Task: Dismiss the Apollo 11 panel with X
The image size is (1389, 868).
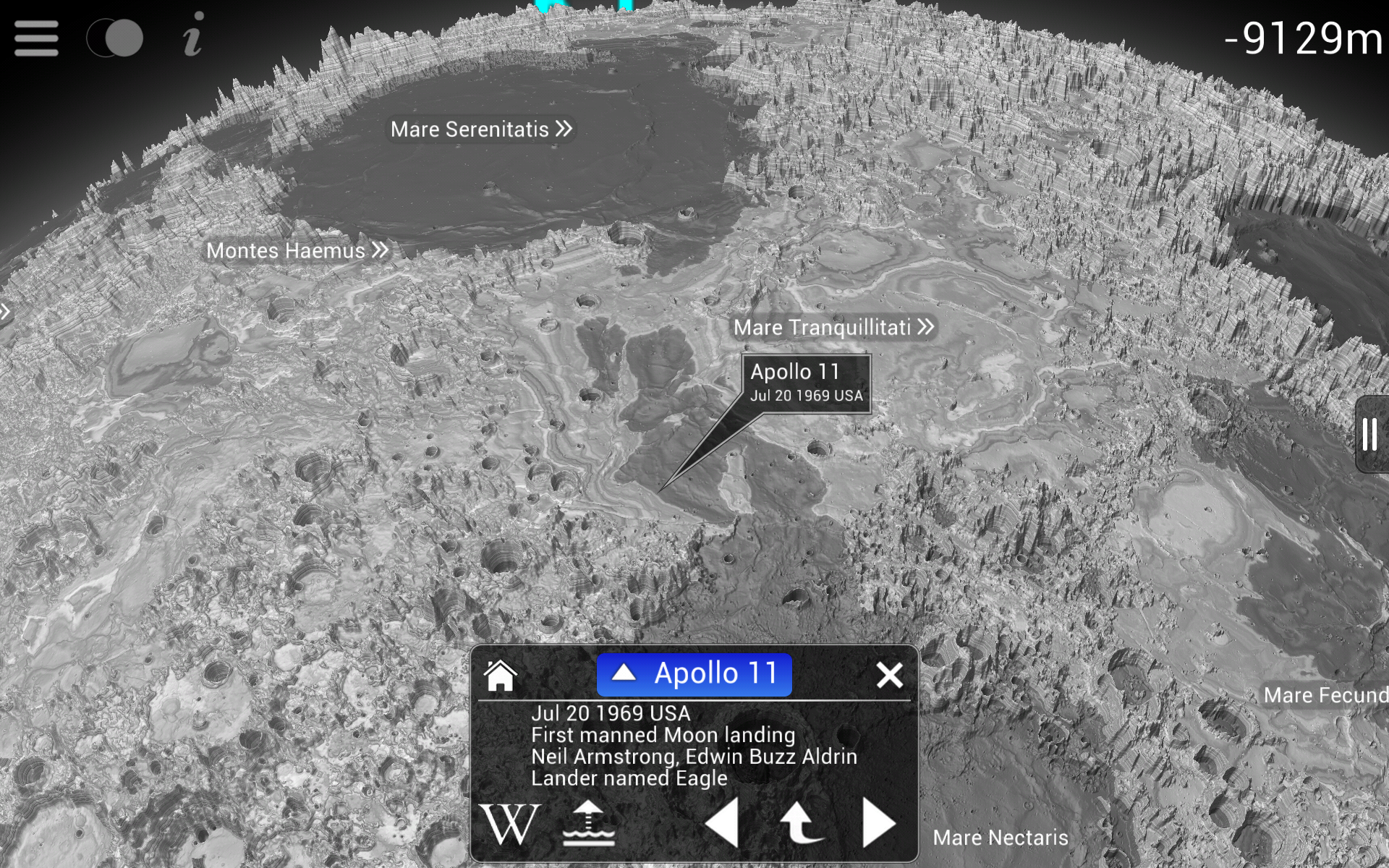Action: point(890,673)
